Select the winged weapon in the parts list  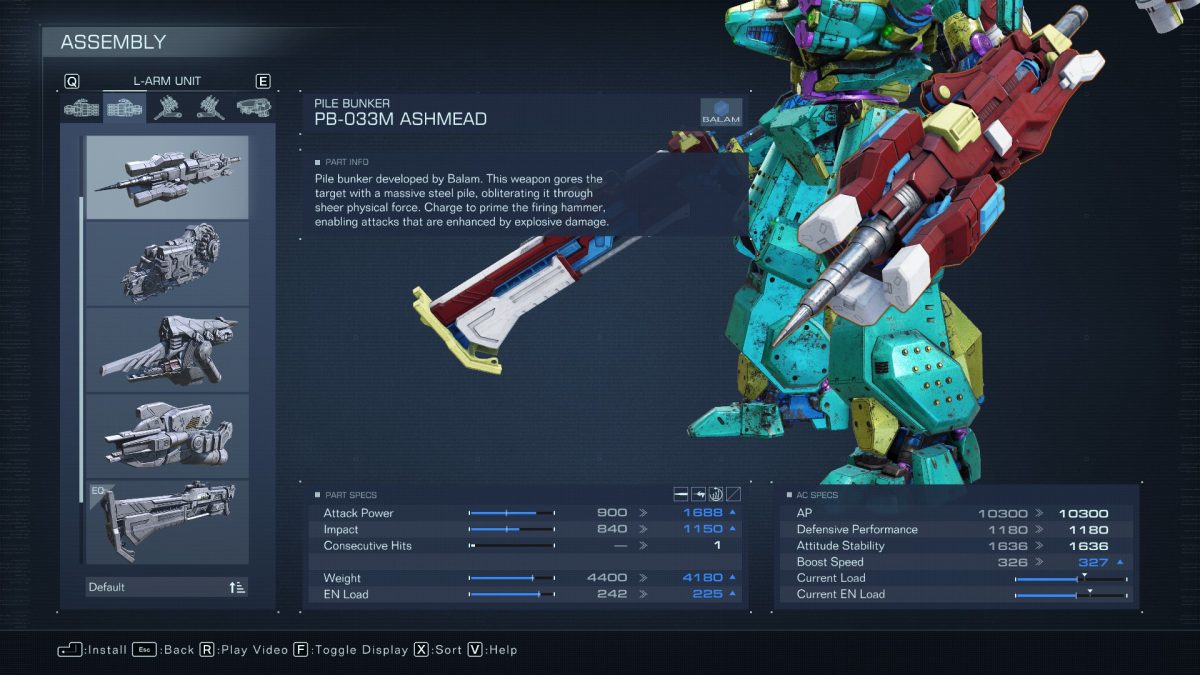coord(167,349)
